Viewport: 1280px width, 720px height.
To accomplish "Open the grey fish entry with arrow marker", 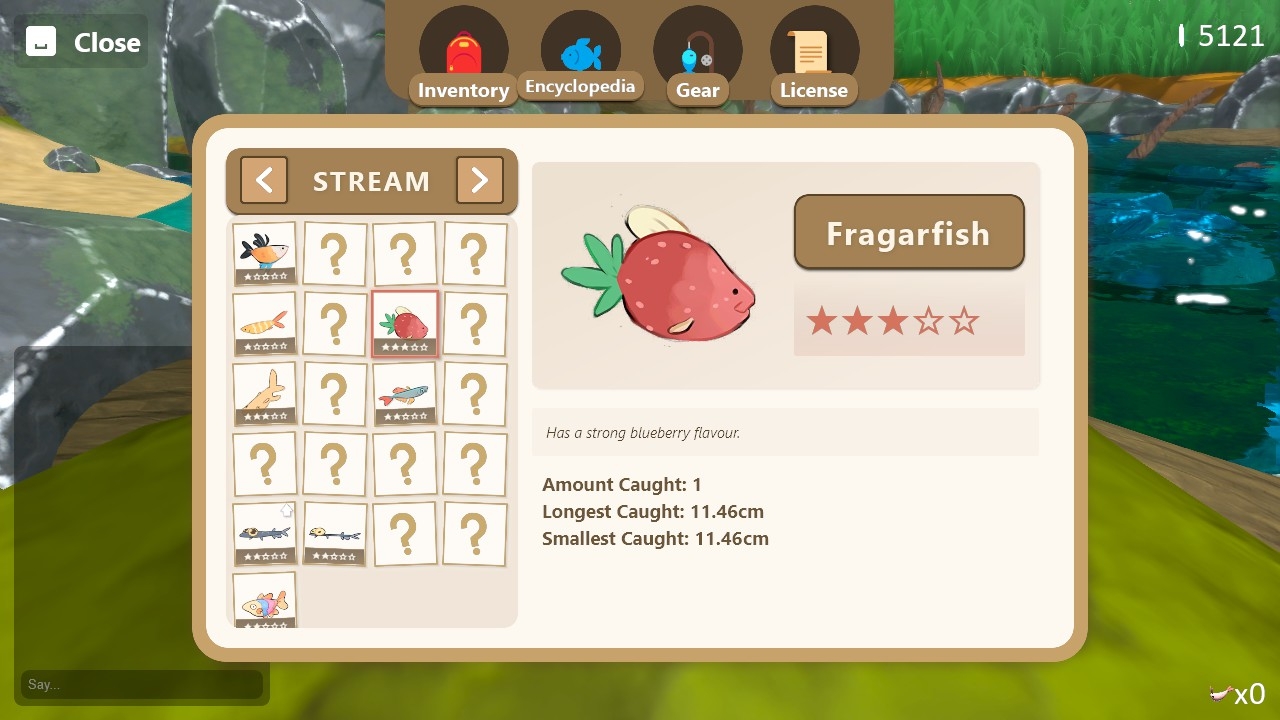I will tap(265, 533).
